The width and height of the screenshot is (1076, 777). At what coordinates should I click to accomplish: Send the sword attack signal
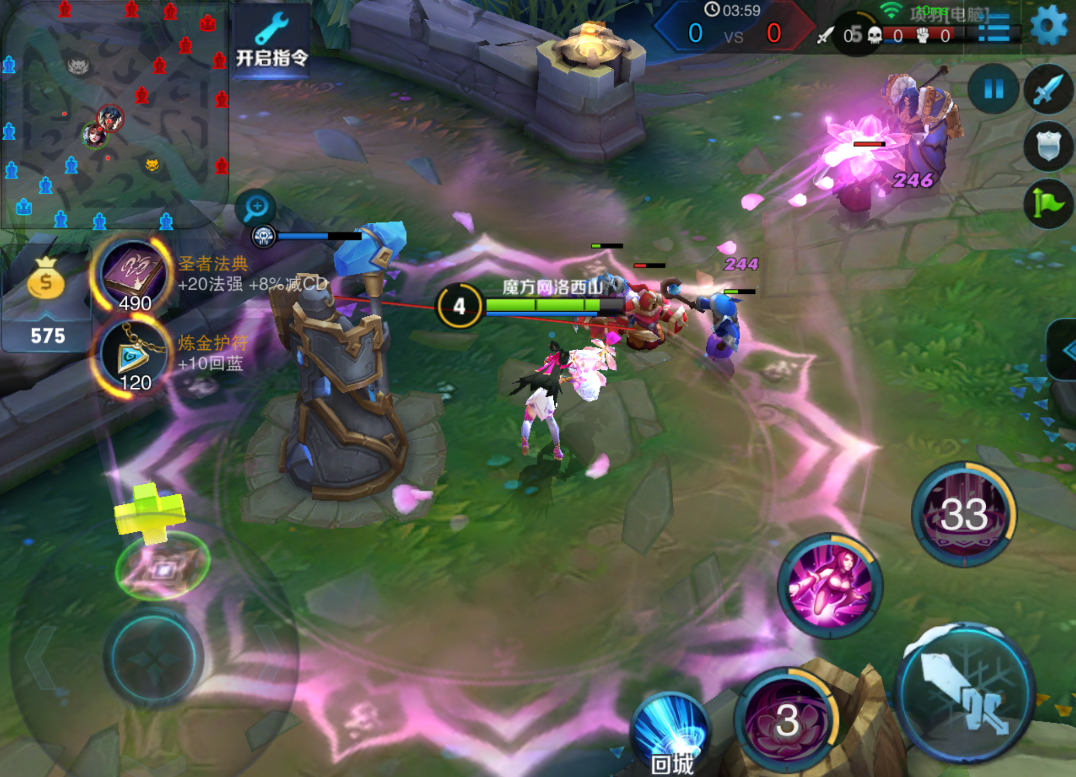pos(1047,90)
